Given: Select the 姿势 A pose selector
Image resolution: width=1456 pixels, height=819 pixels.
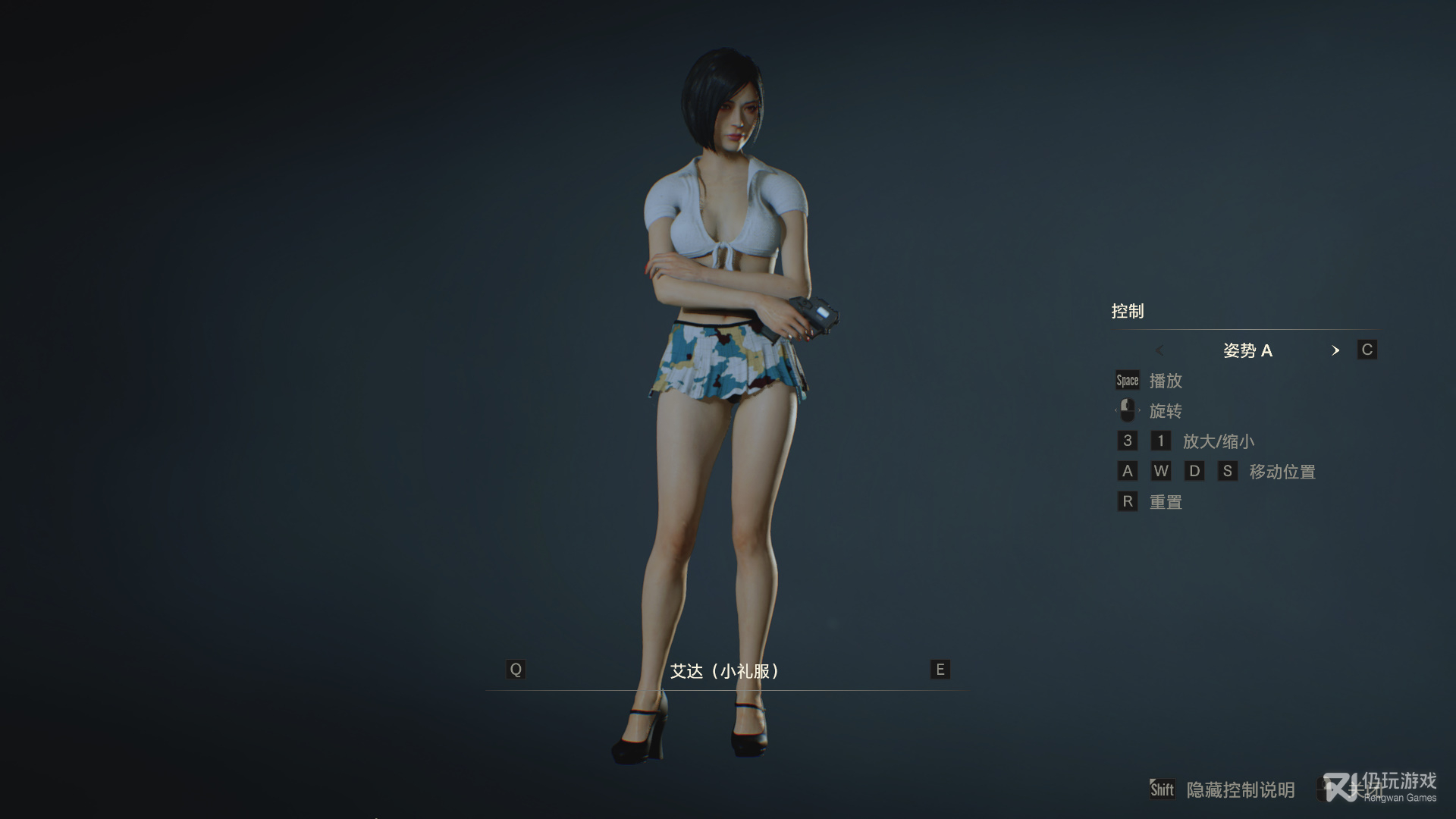Looking at the screenshot, I should 1247,350.
